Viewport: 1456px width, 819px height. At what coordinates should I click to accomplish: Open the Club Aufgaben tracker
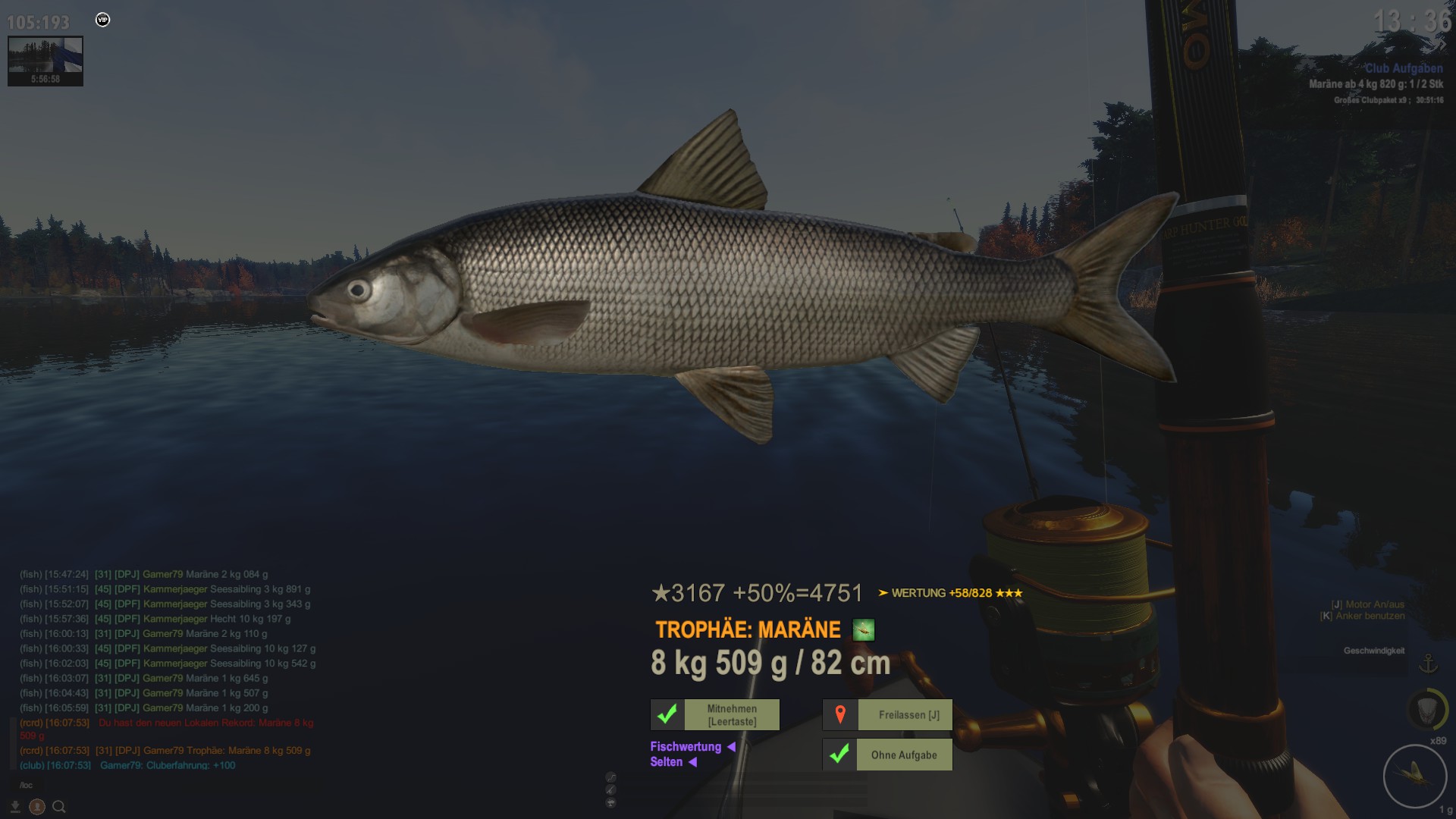point(1404,68)
